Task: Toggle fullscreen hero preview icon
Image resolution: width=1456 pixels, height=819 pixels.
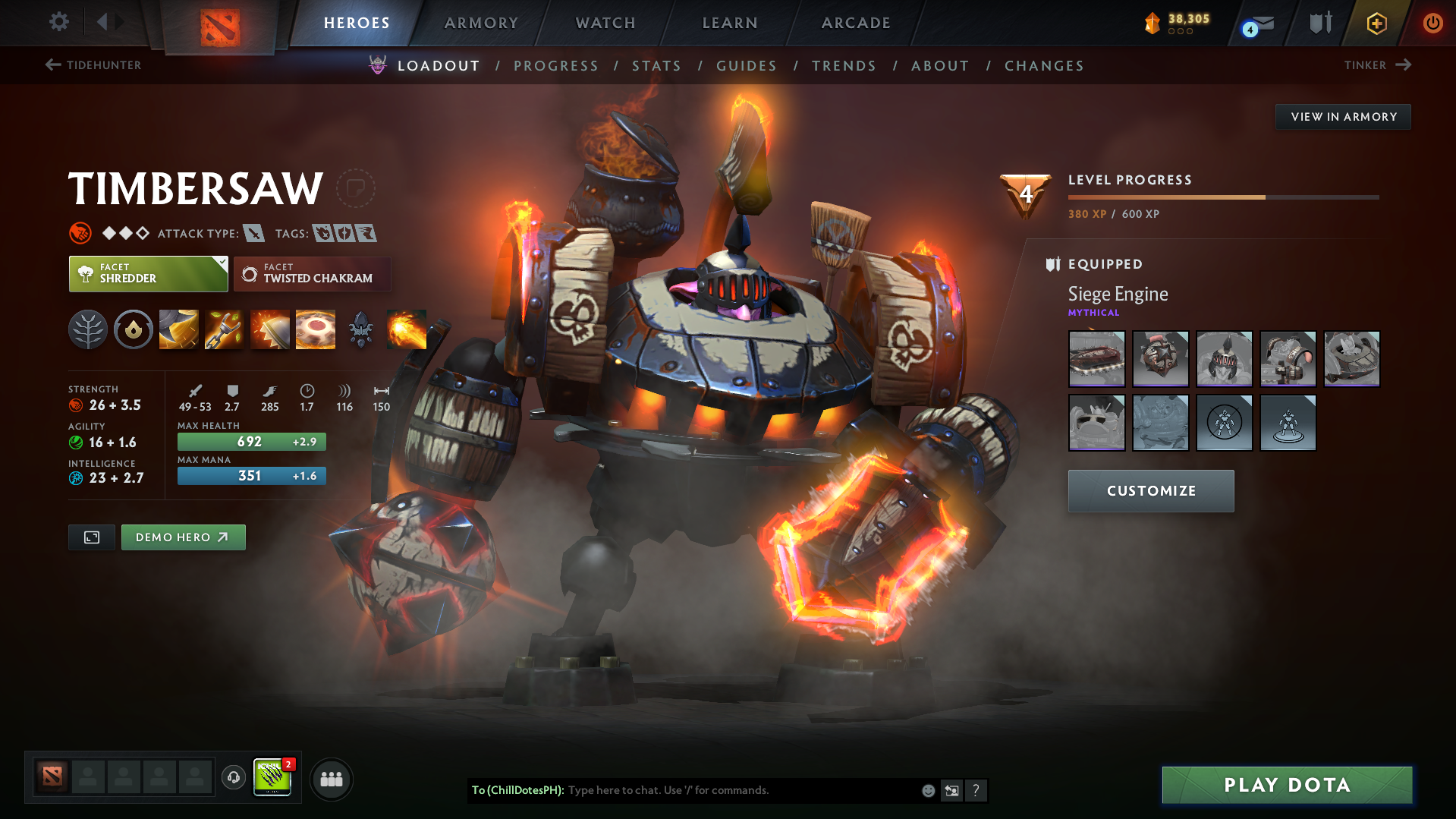Action: [x=91, y=537]
